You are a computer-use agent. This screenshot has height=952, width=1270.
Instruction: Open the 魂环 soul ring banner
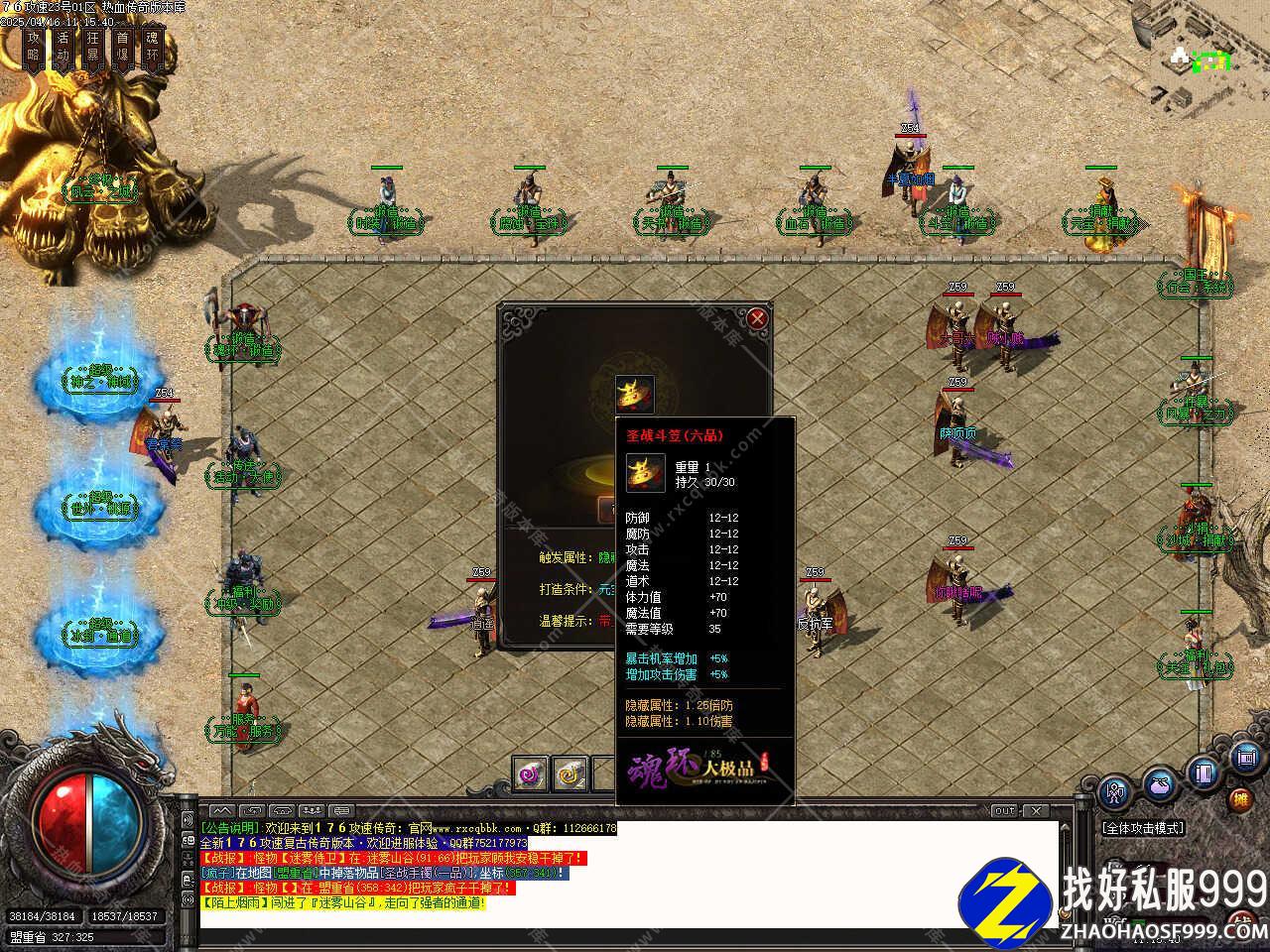pyautogui.click(x=152, y=47)
